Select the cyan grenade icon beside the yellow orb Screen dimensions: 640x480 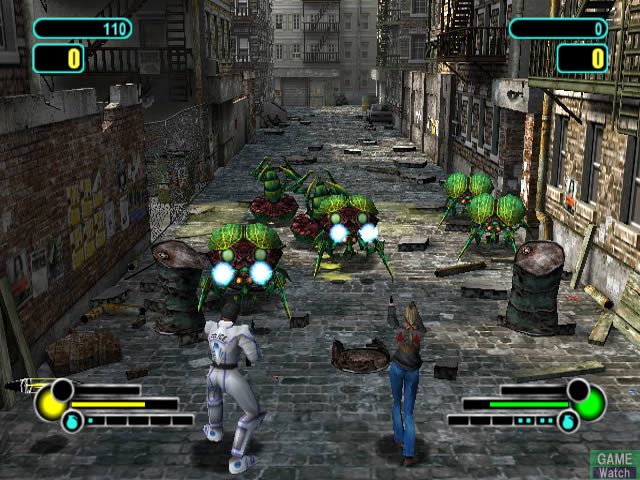[72, 421]
